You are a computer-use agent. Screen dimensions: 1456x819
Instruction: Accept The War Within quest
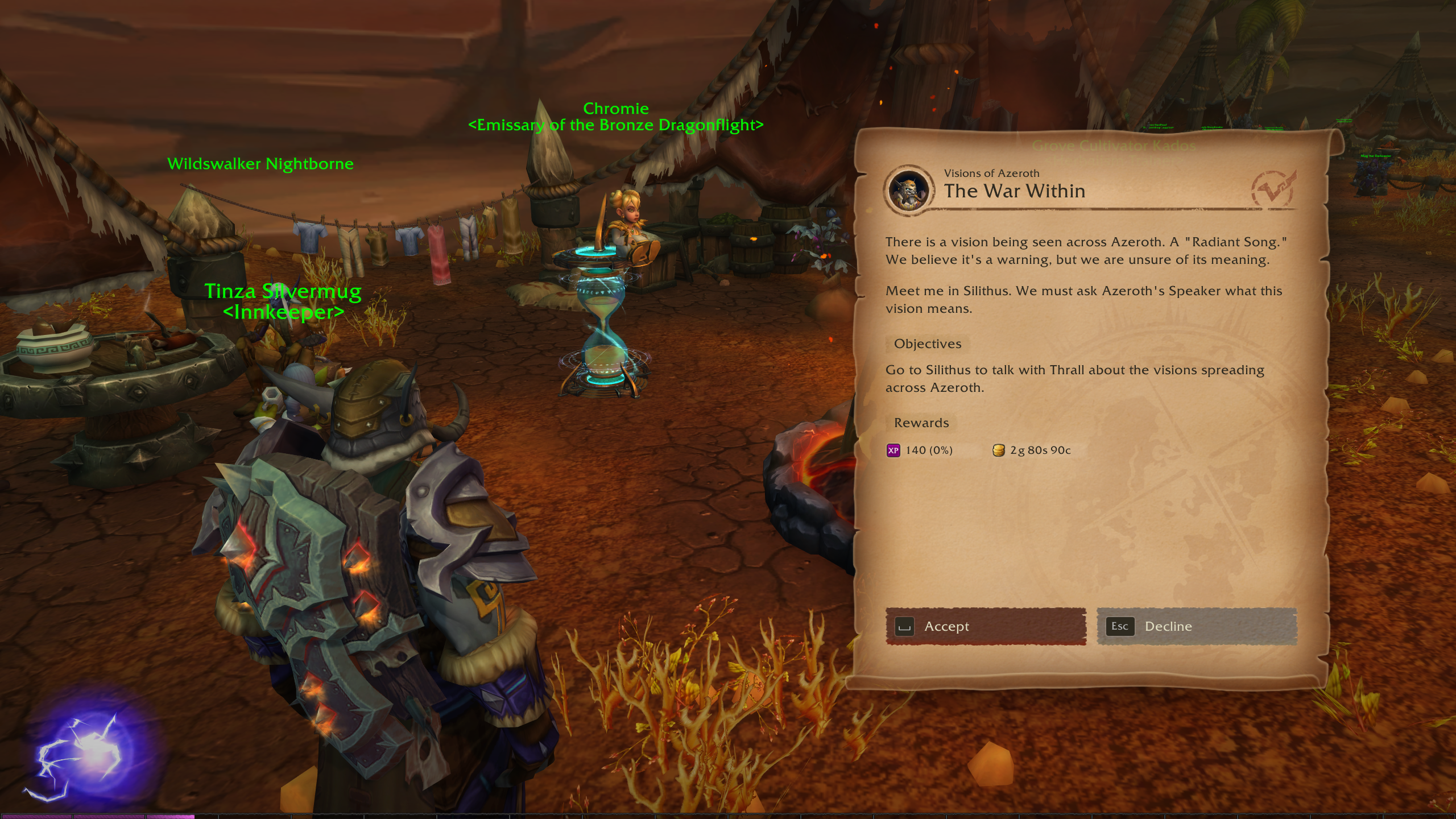[985, 626]
